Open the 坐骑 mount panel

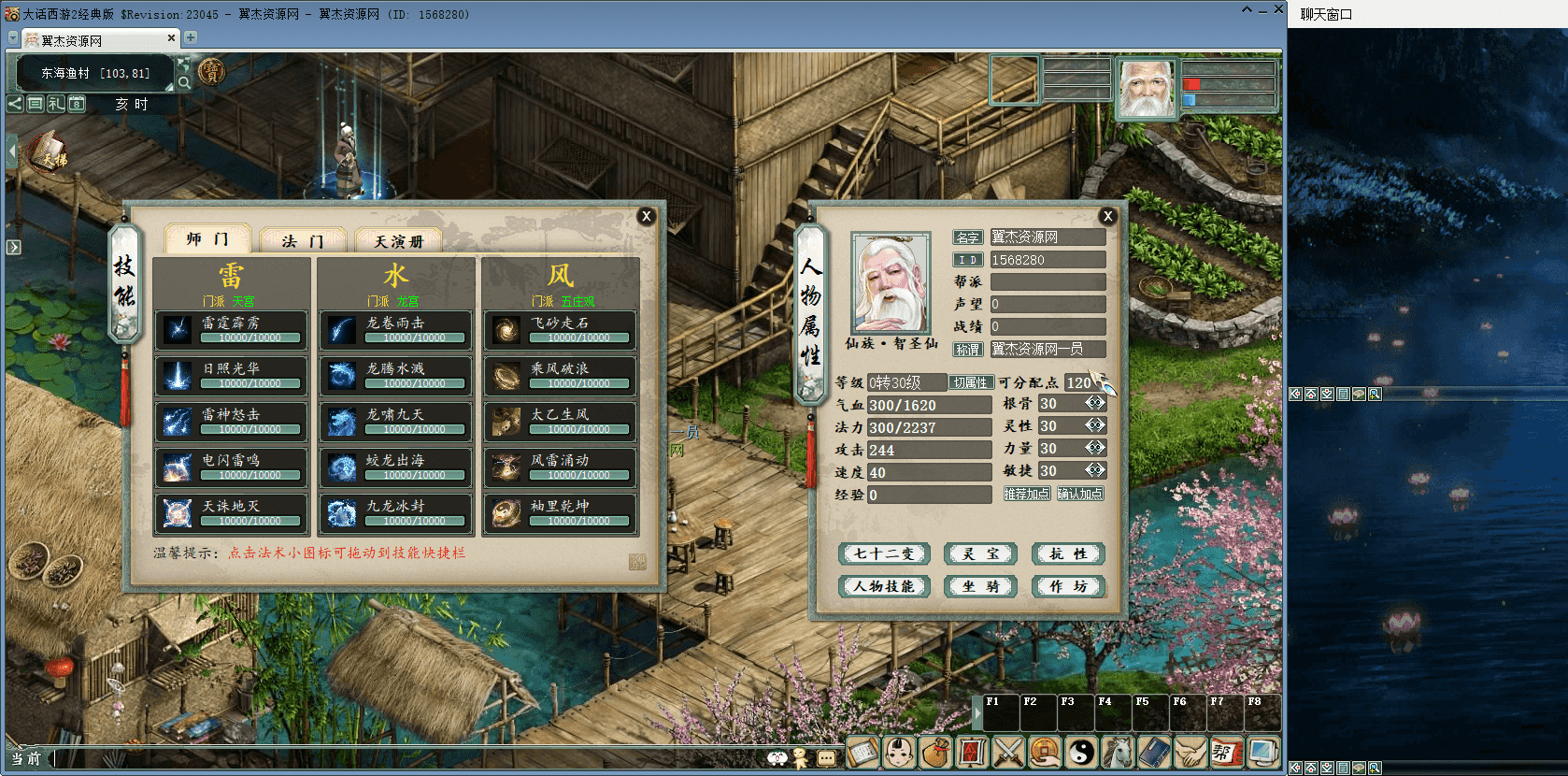[x=980, y=586]
